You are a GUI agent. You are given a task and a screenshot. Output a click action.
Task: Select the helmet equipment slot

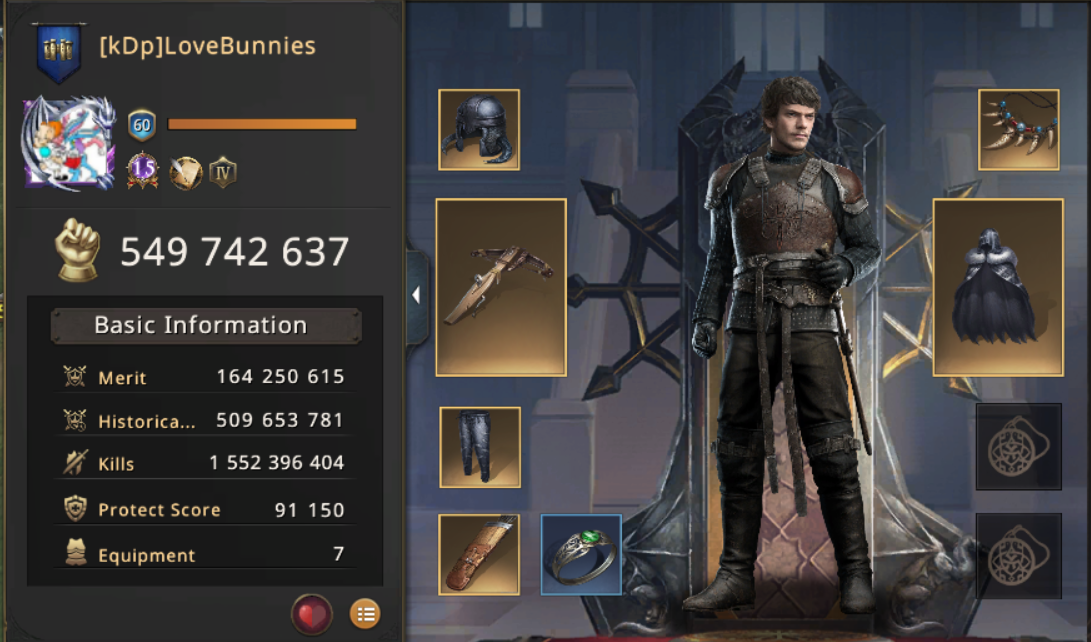479,130
